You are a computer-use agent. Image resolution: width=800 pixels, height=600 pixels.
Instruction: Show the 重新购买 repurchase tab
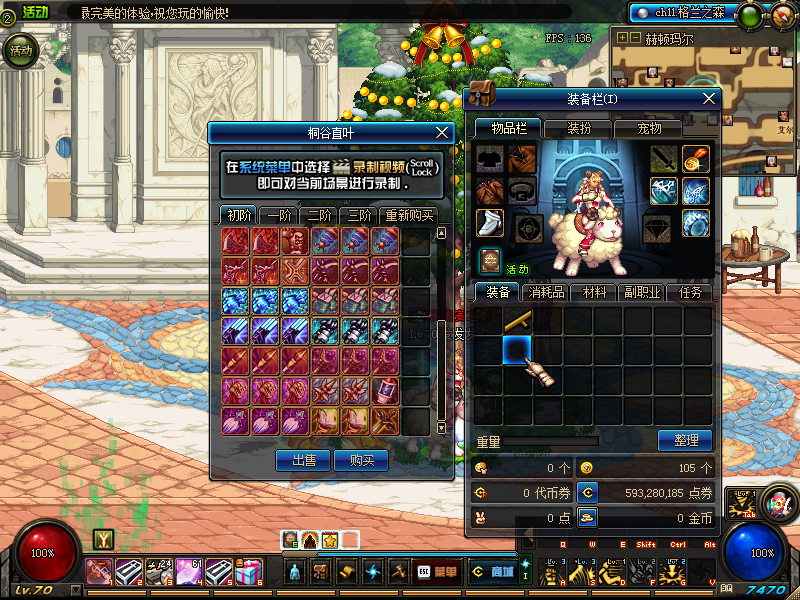point(408,215)
